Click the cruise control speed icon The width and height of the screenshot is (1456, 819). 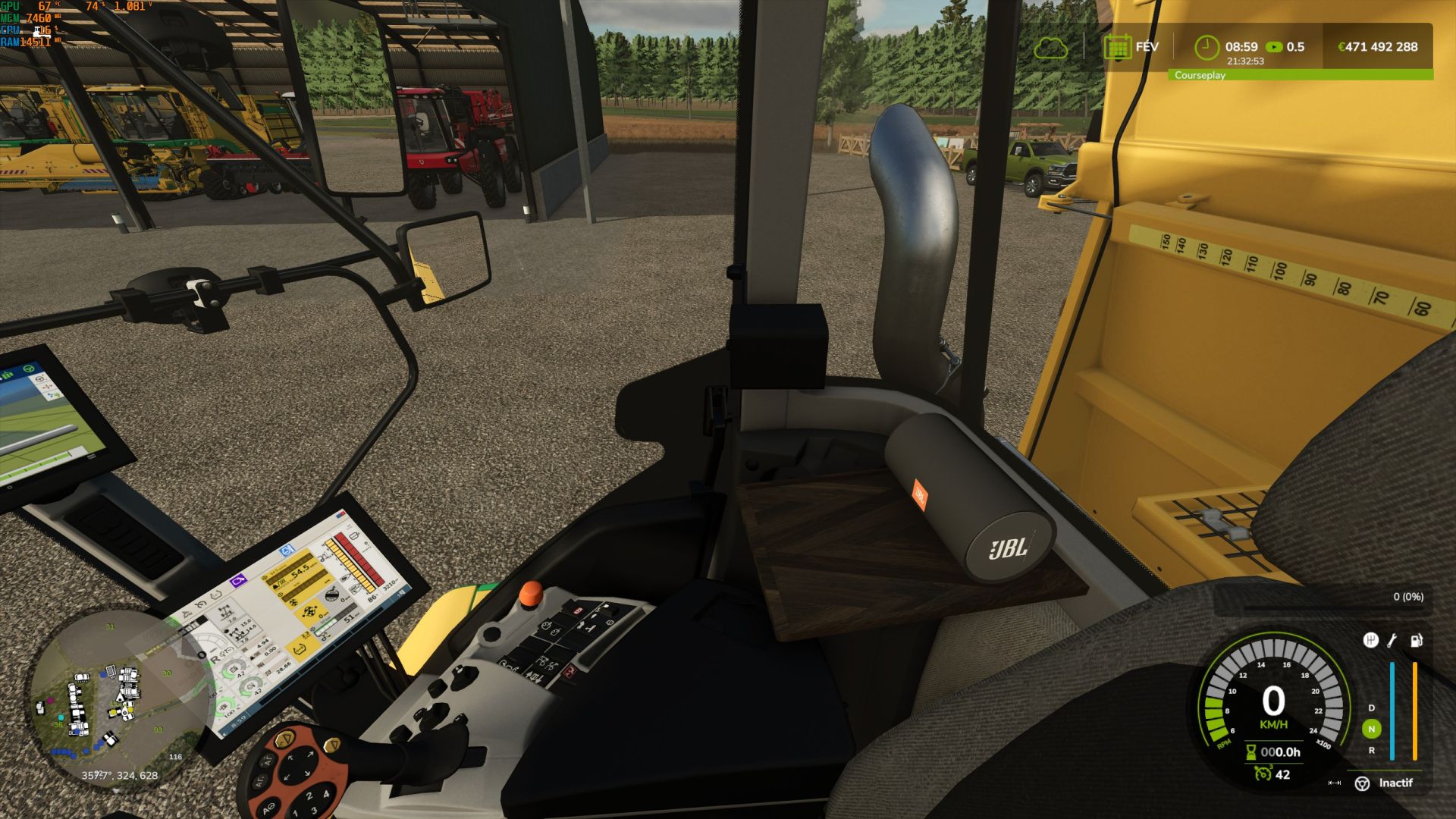pyautogui.click(x=1262, y=773)
